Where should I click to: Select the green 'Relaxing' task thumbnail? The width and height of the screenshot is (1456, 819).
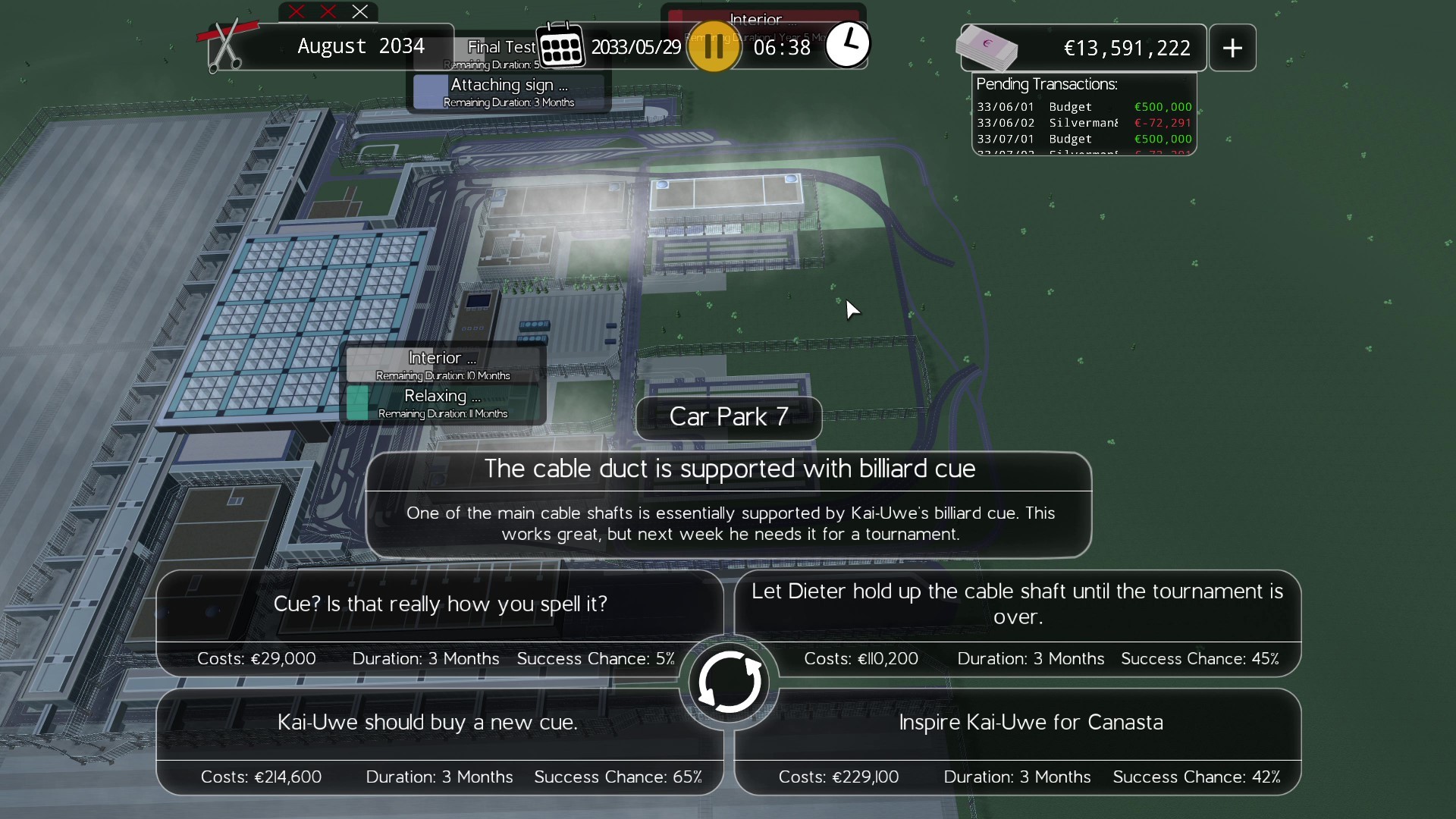pos(358,403)
